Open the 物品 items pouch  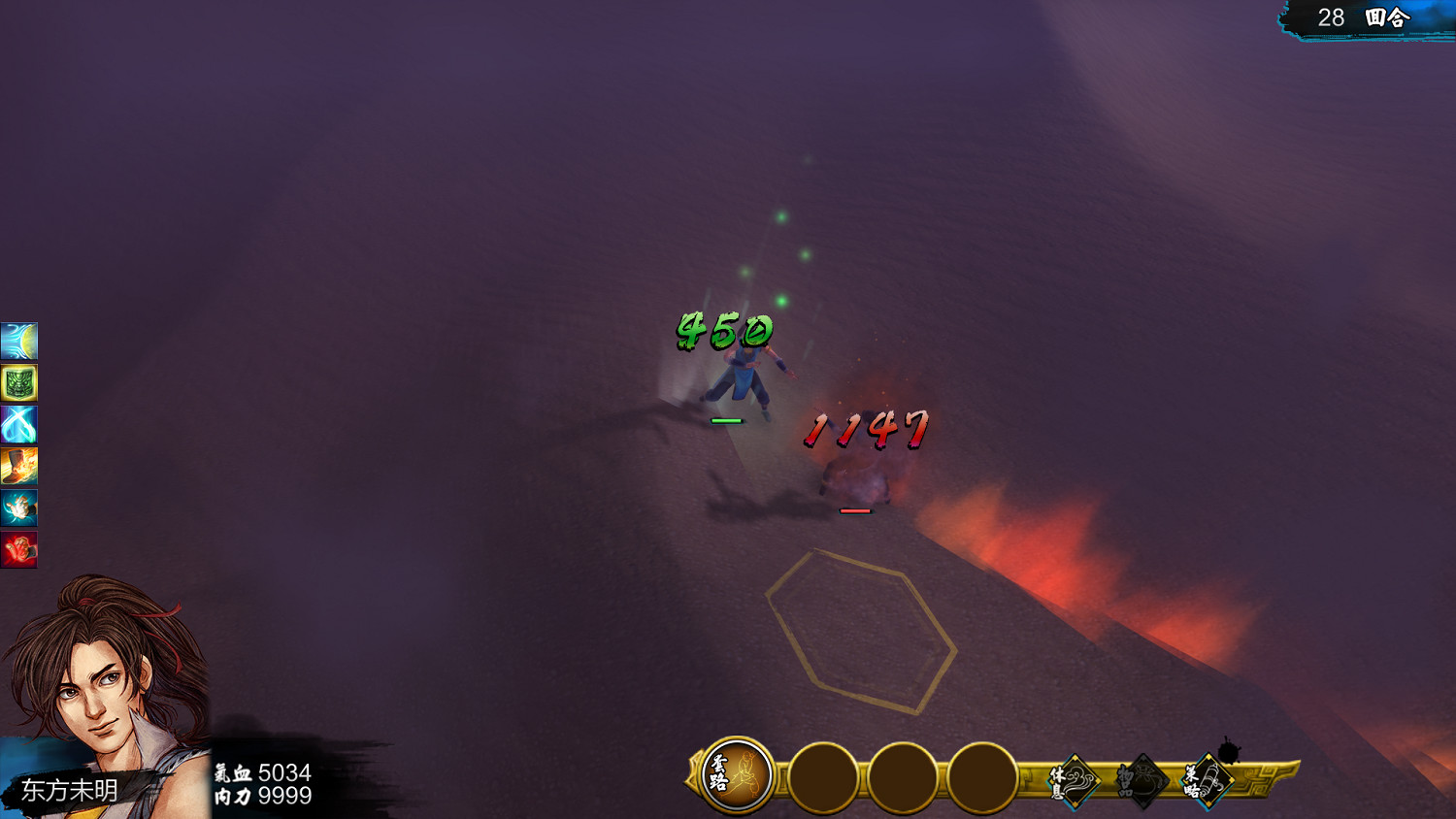(1140, 780)
